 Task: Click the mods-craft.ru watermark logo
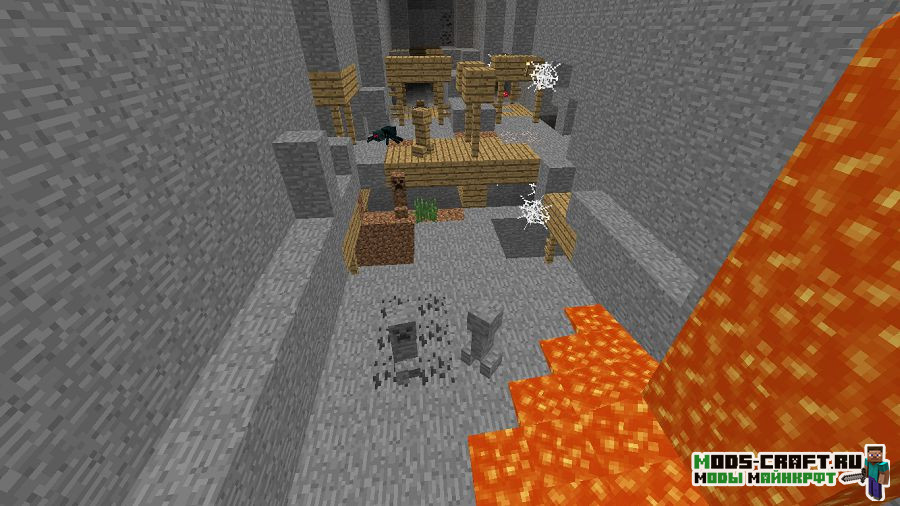point(790,470)
